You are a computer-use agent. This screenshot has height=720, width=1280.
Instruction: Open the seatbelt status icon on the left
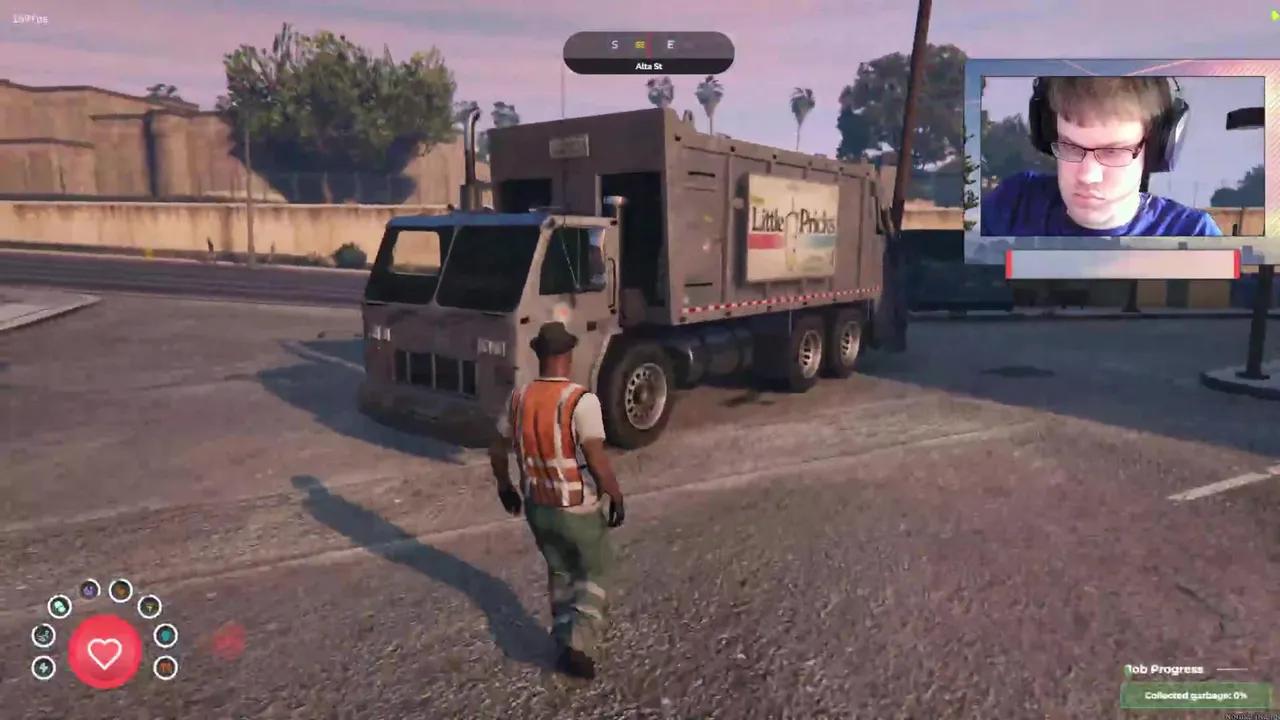[x=43, y=636]
